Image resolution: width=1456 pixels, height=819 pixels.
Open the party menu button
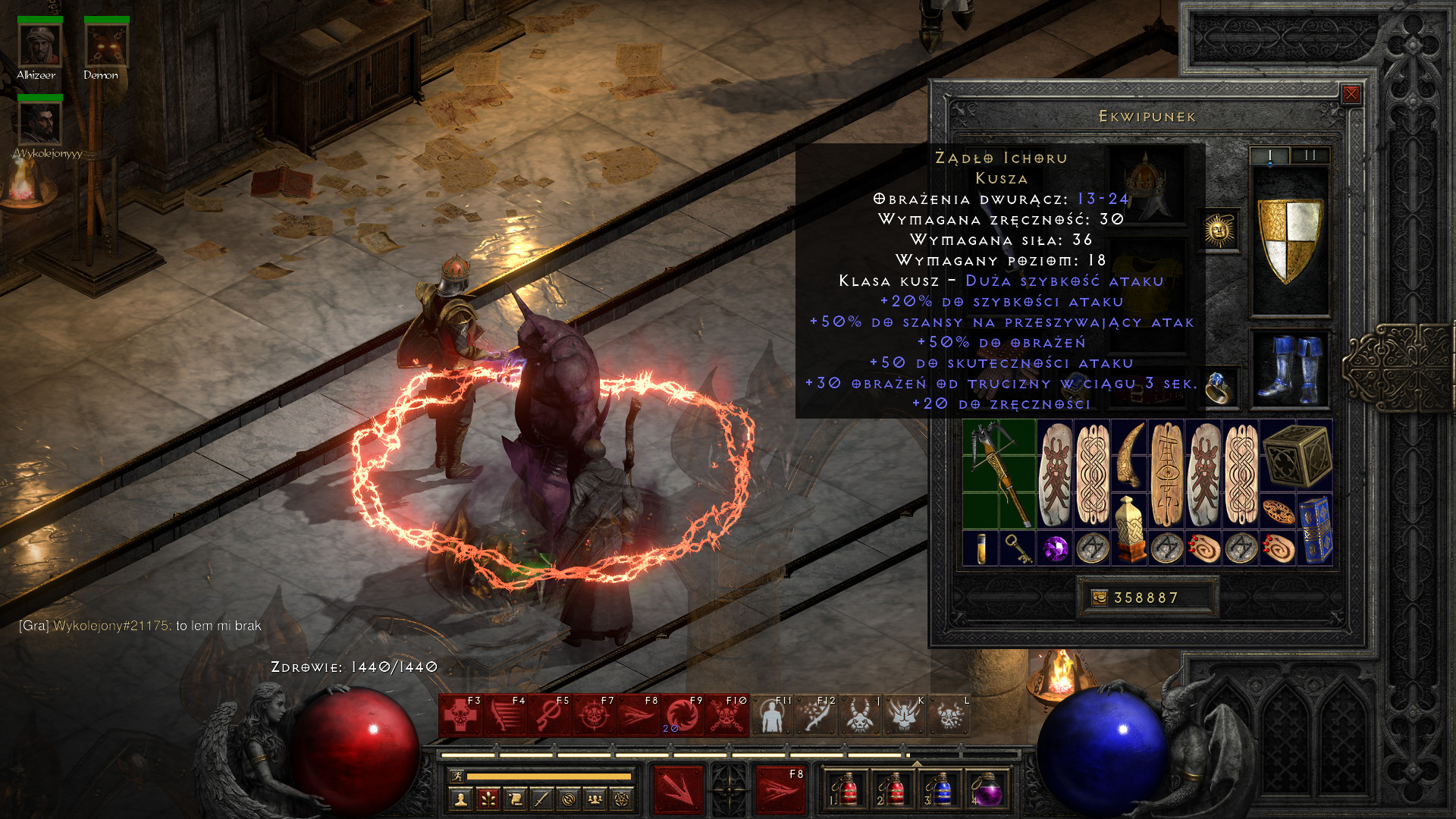pos(595,799)
